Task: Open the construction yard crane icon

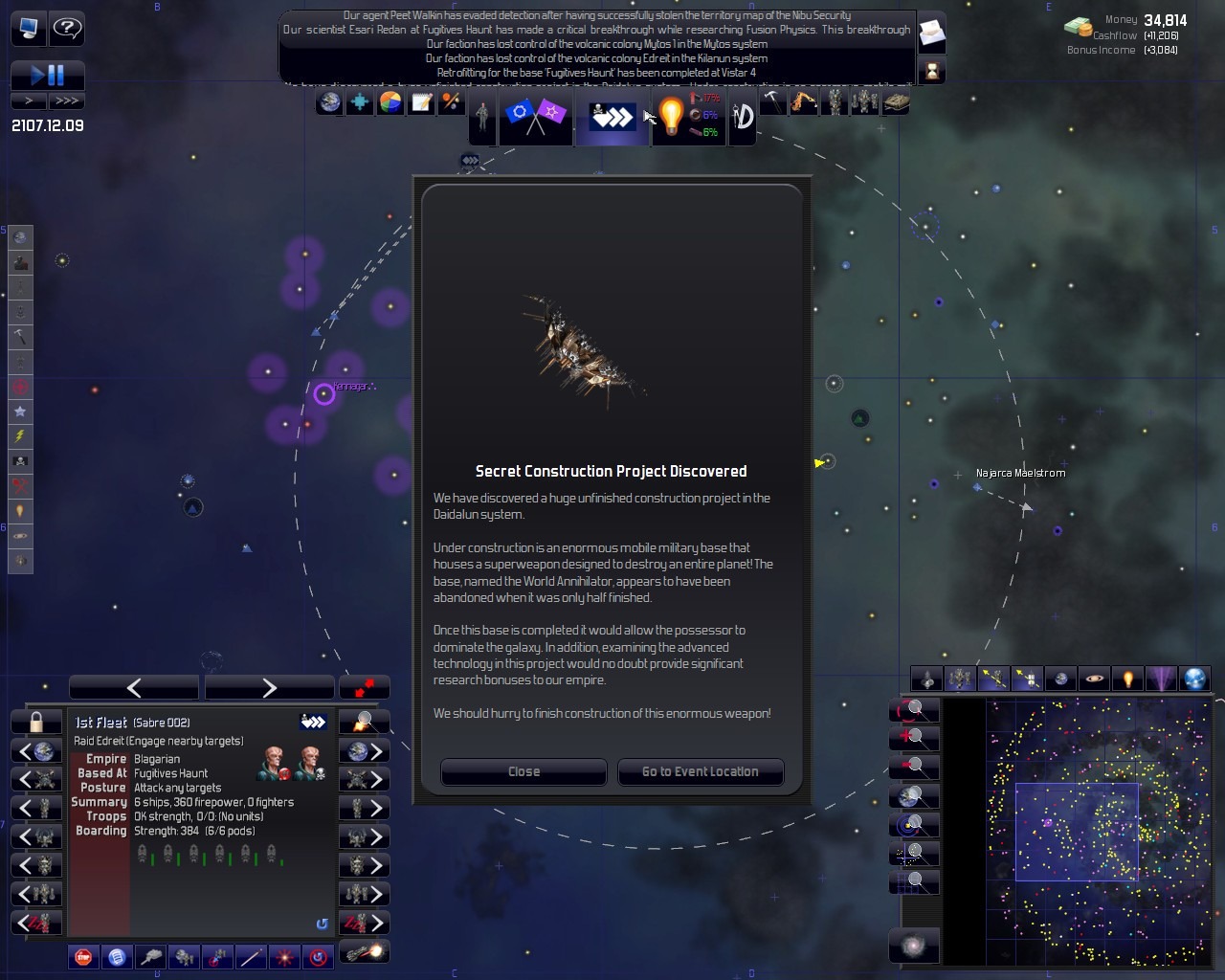Action: click(x=803, y=102)
